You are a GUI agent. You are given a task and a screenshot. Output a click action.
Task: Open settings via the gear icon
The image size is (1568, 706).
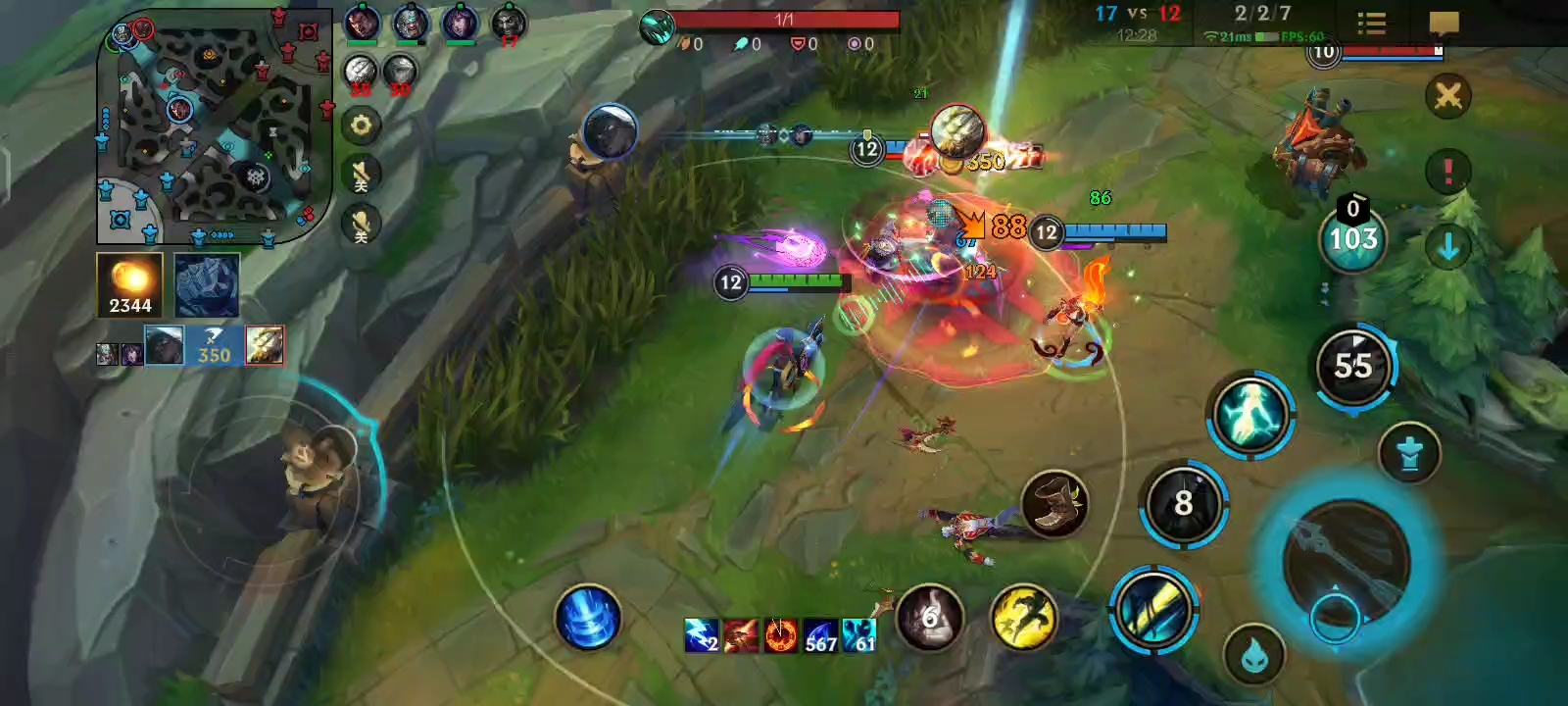click(x=361, y=126)
